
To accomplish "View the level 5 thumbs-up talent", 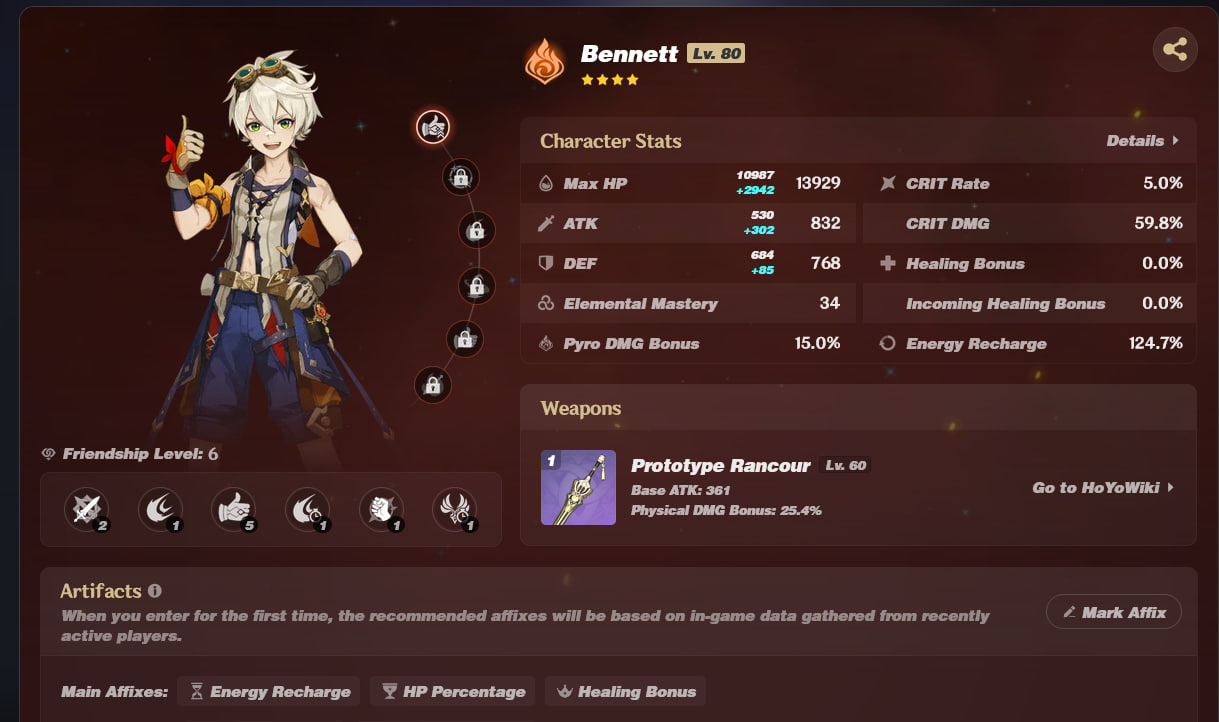I will click(x=233, y=509).
